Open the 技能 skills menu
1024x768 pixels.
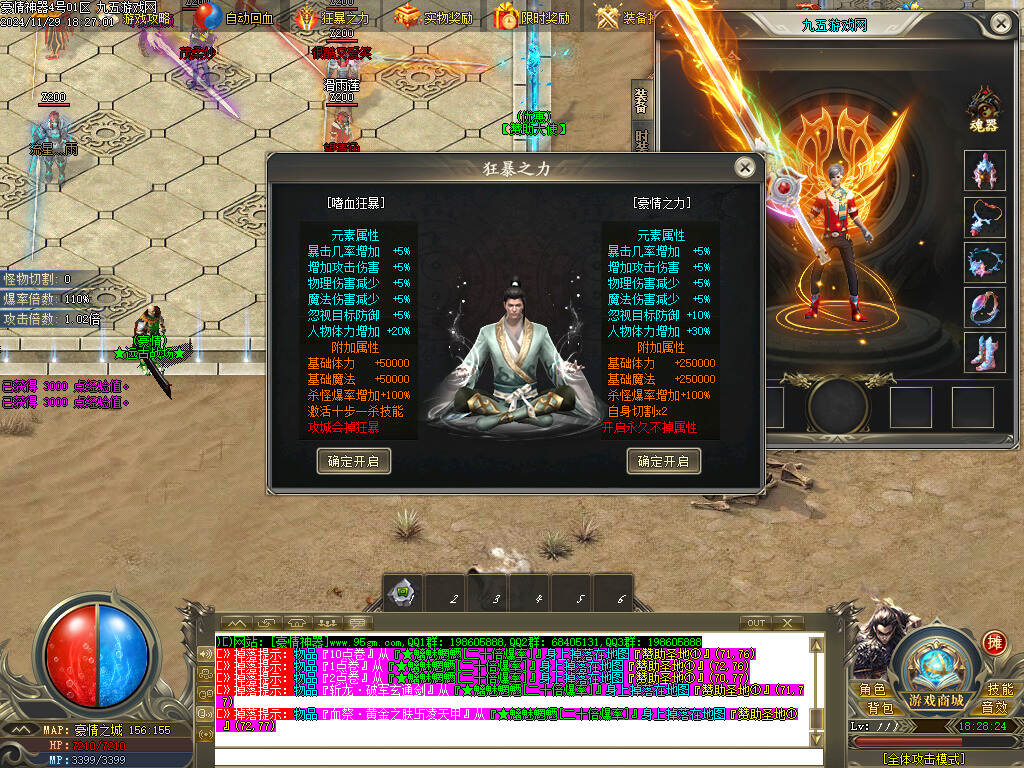point(1000,690)
